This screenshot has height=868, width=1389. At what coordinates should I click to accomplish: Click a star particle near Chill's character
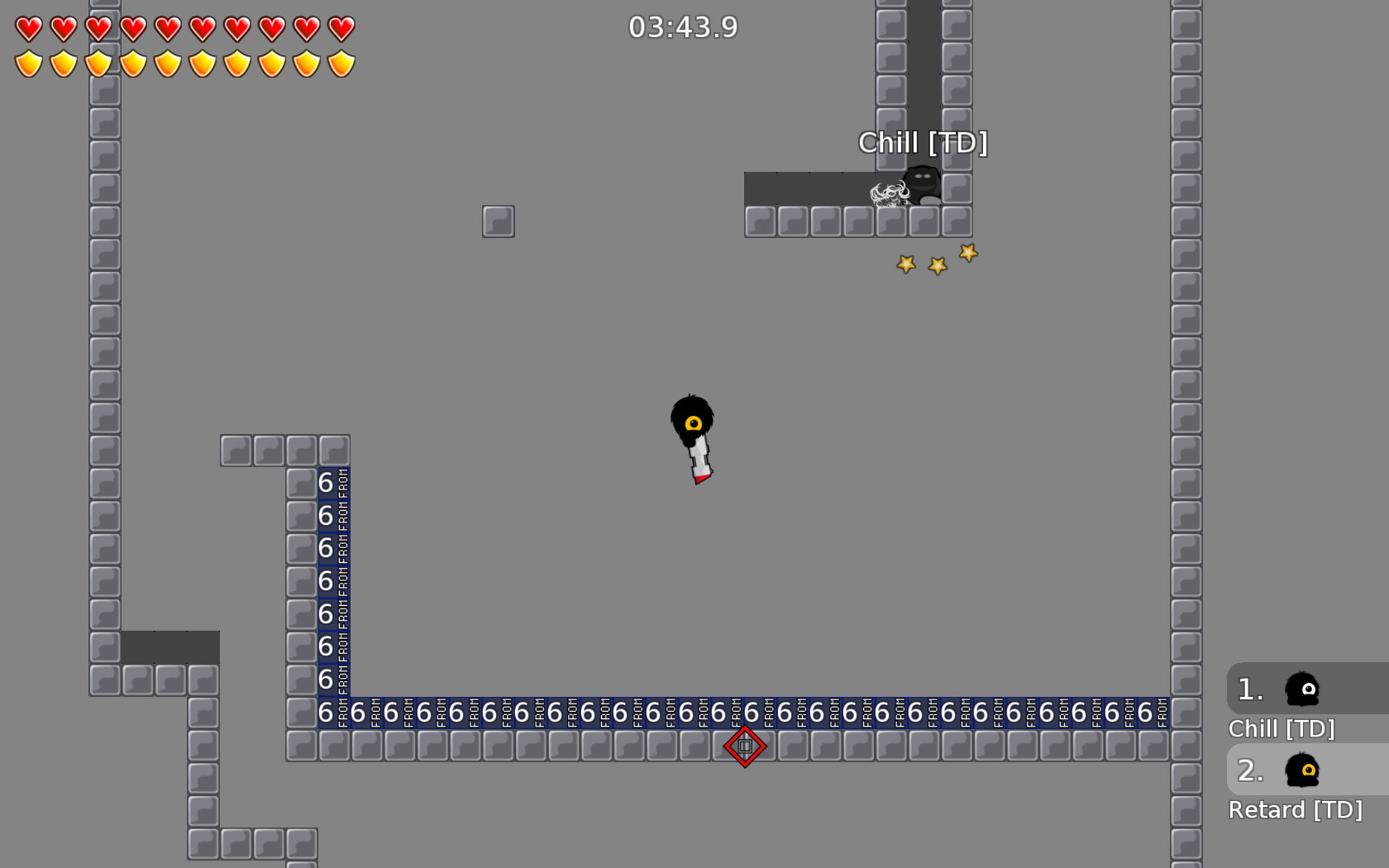coord(937,265)
